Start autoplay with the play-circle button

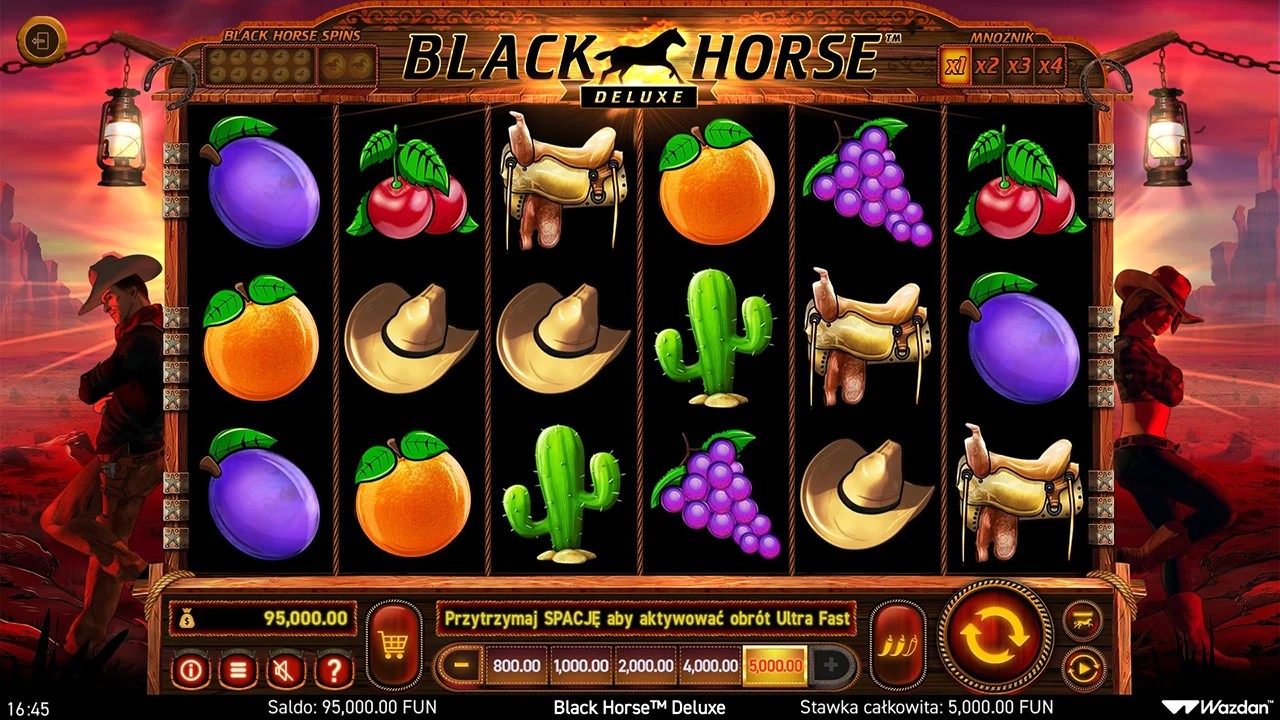click(1083, 667)
